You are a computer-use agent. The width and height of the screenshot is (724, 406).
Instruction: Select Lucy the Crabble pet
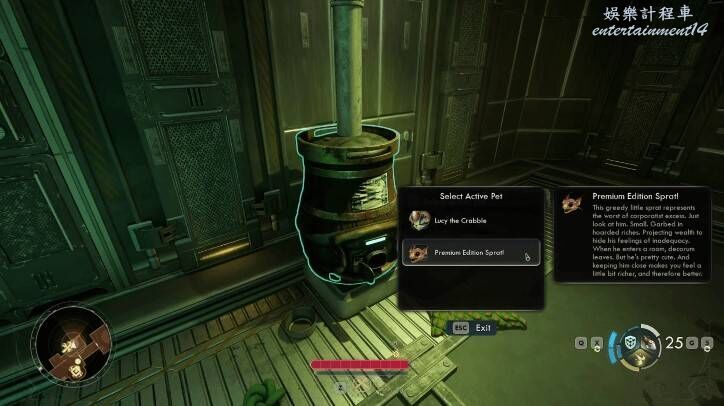tap(470, 218)
